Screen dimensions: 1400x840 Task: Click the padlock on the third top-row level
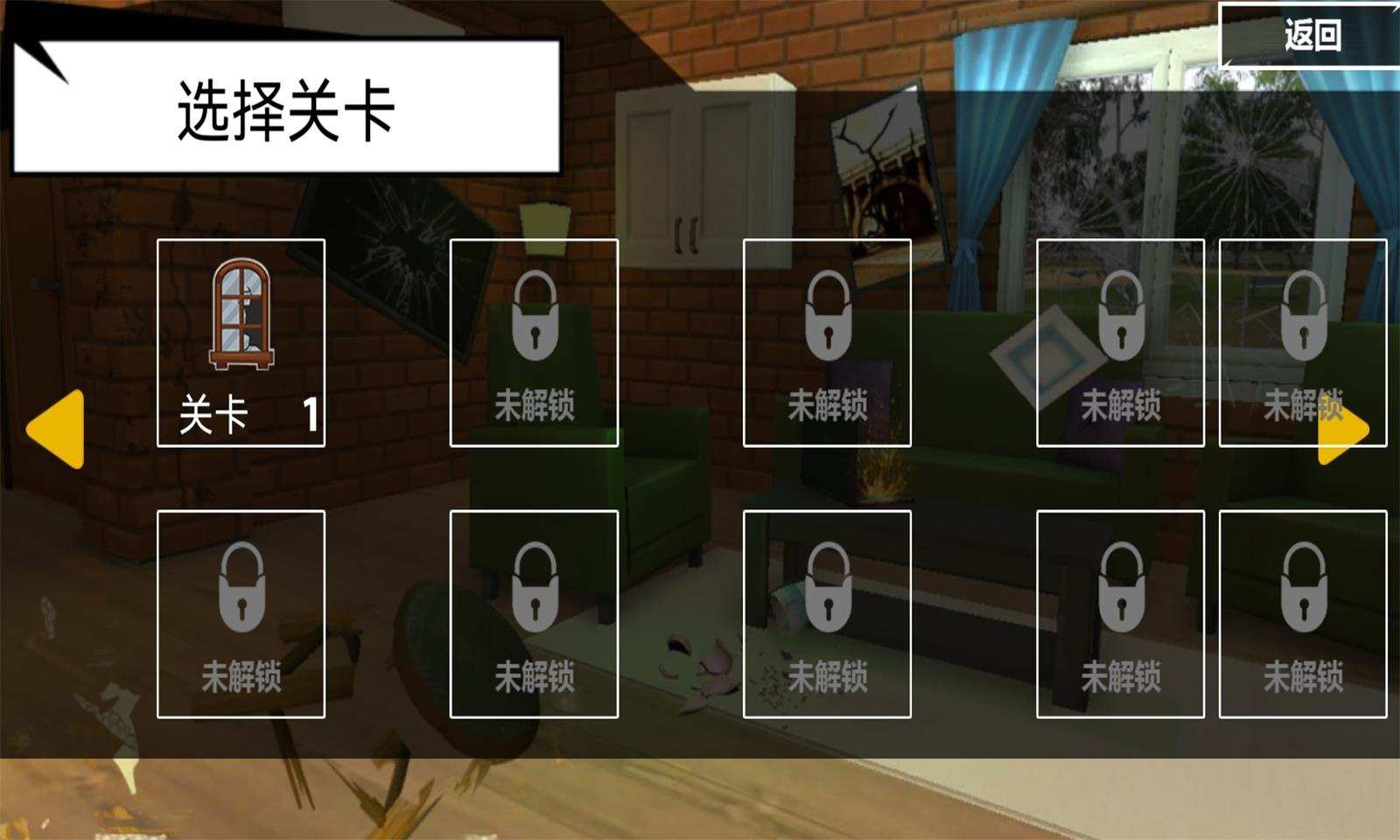[827, 317]
